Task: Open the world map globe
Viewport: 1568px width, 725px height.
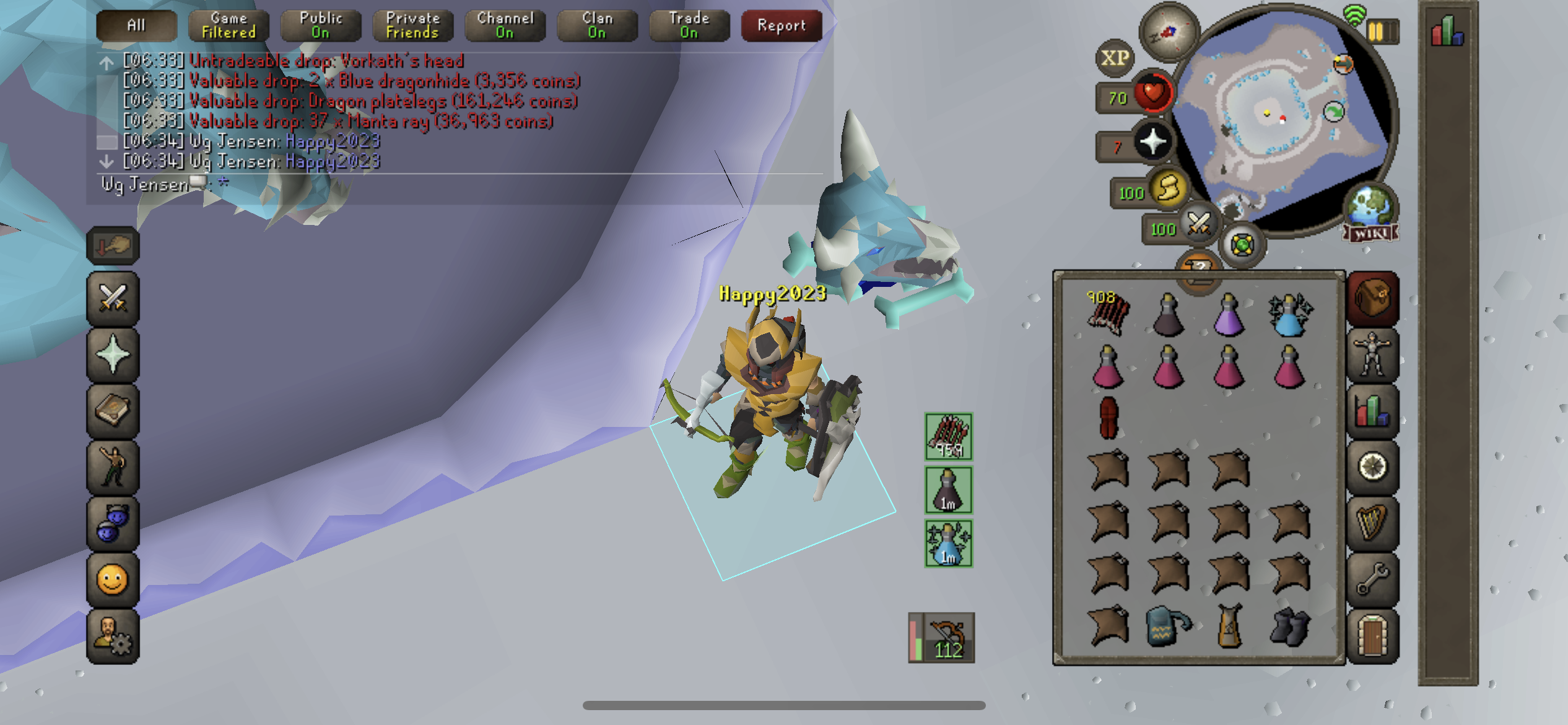Action: [1370, 207]
